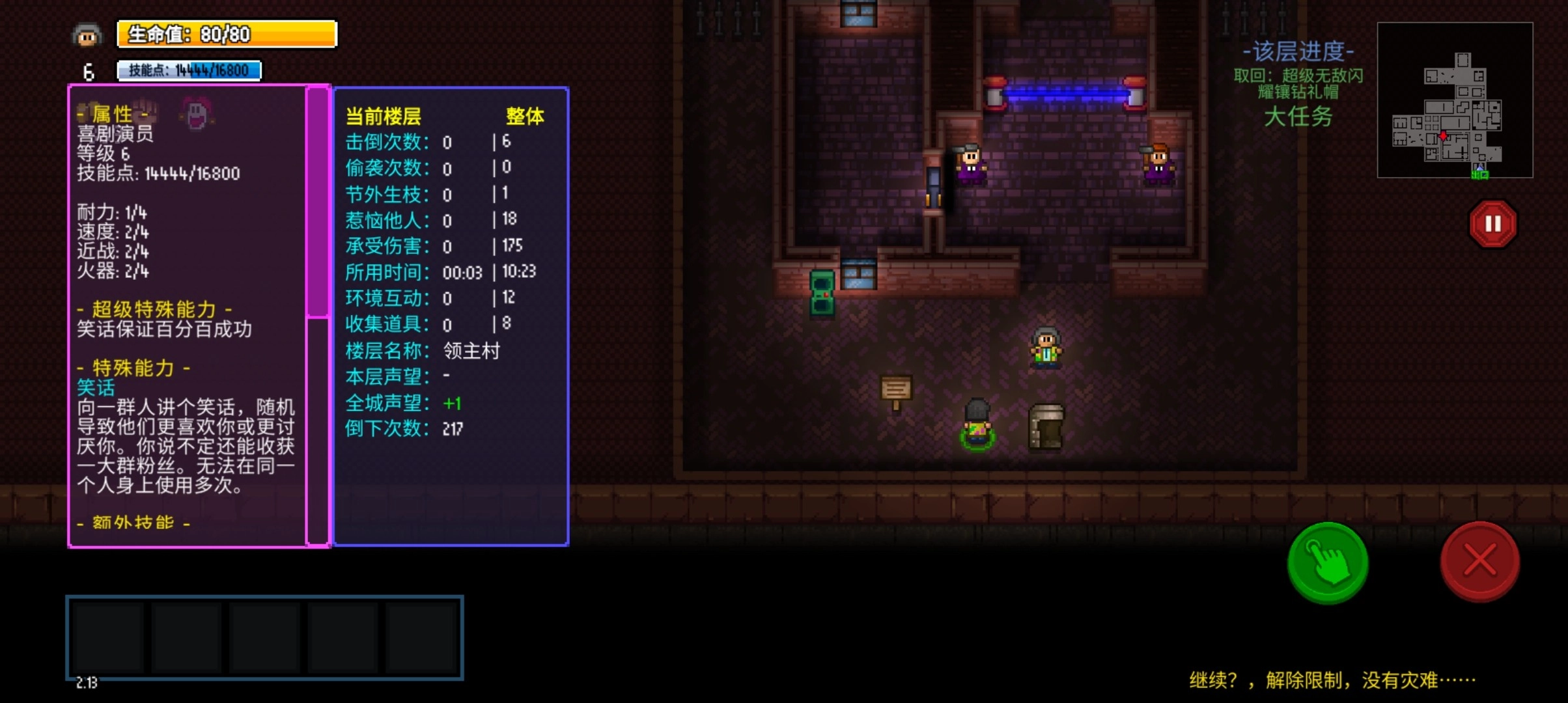Tap the red X cancel button
This screenshot has height=703, width=1568.
pos(1479,561)
